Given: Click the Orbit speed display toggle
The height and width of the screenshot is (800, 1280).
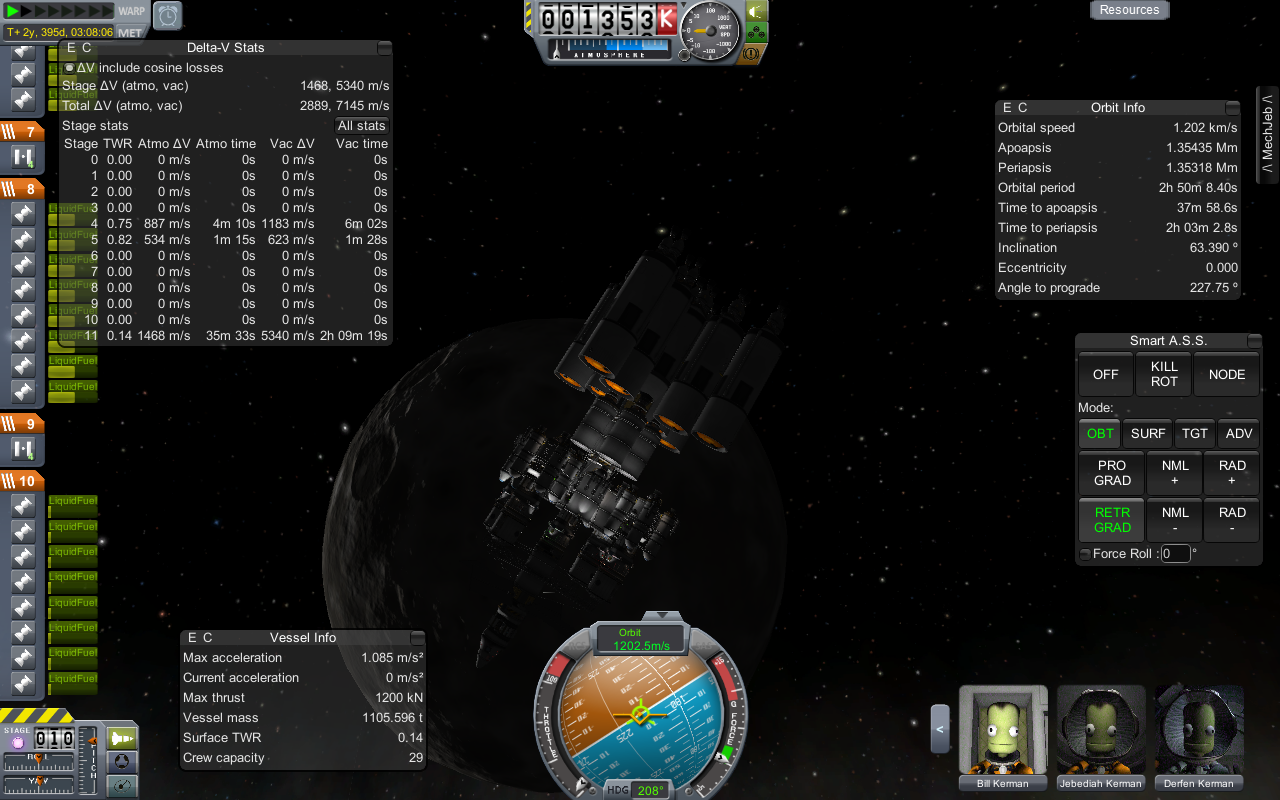Looking at the screenshot, I should [640, 639].
